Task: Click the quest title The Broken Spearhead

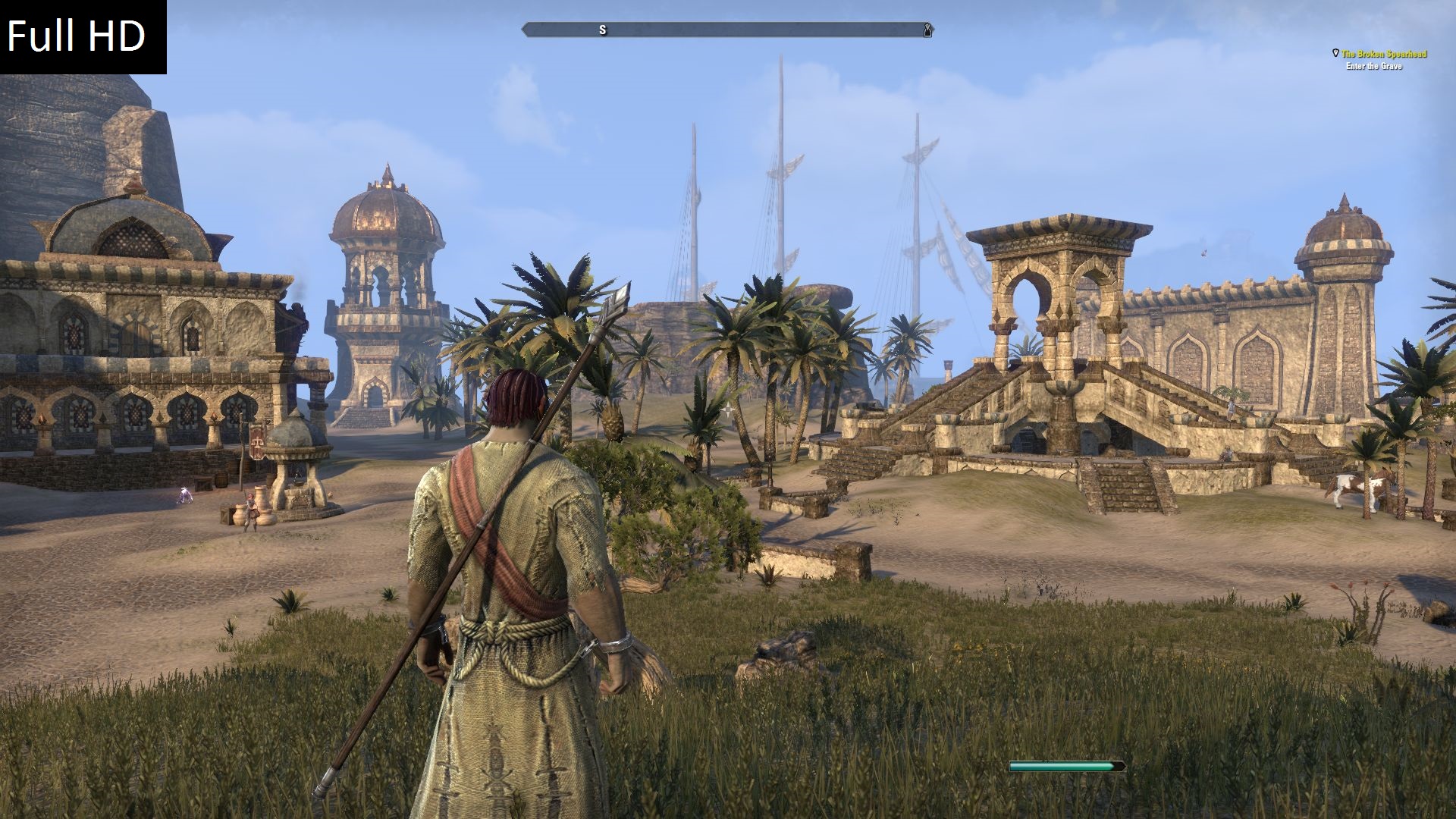Action: pos(1385,55)
